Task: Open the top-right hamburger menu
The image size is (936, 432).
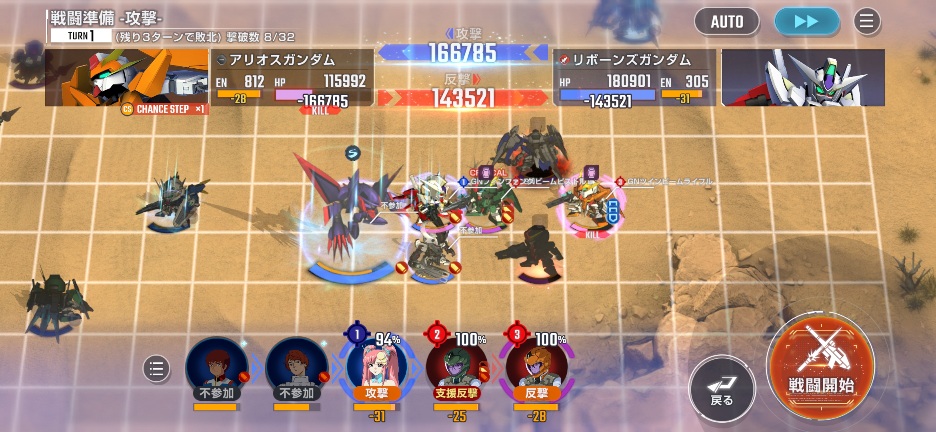Action: click(x=866, y=21)
